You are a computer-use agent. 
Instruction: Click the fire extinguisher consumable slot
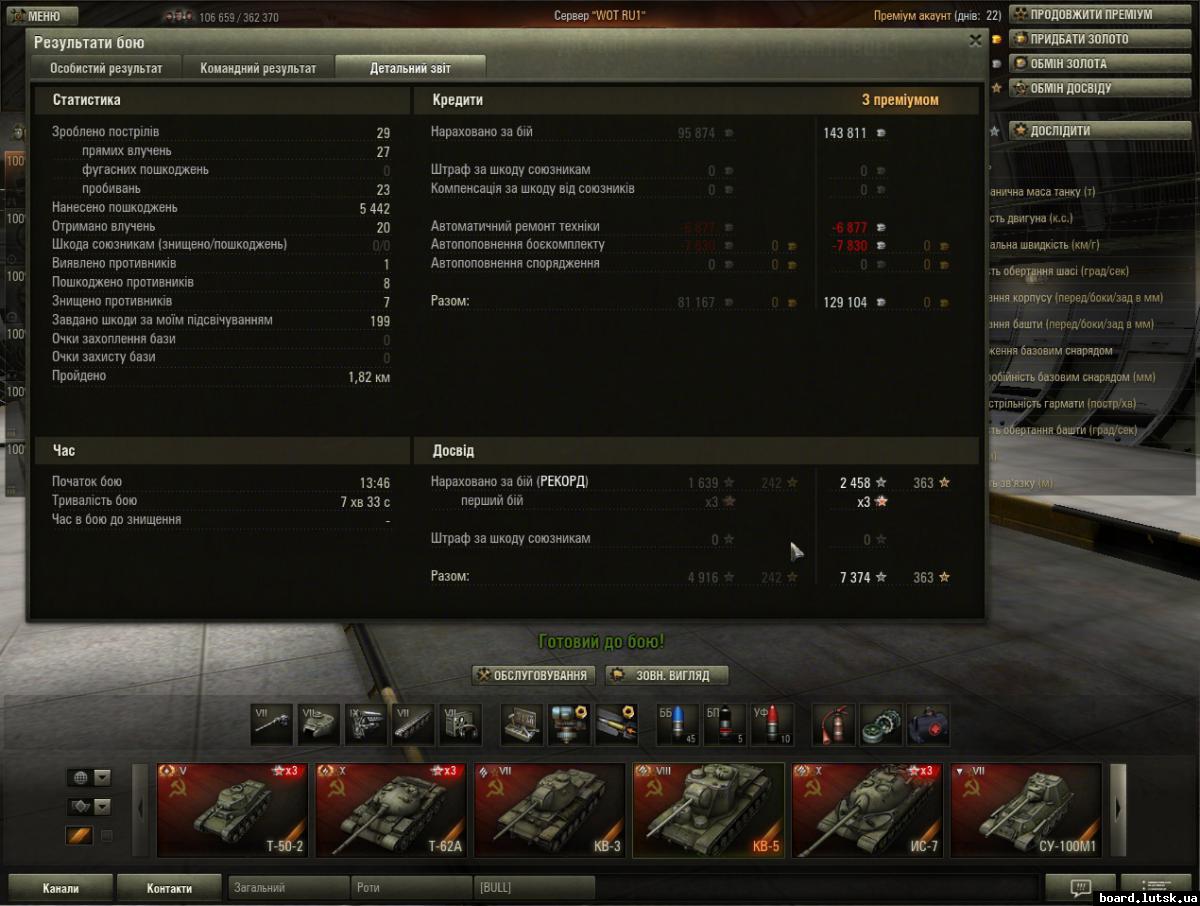coord(832,725)
